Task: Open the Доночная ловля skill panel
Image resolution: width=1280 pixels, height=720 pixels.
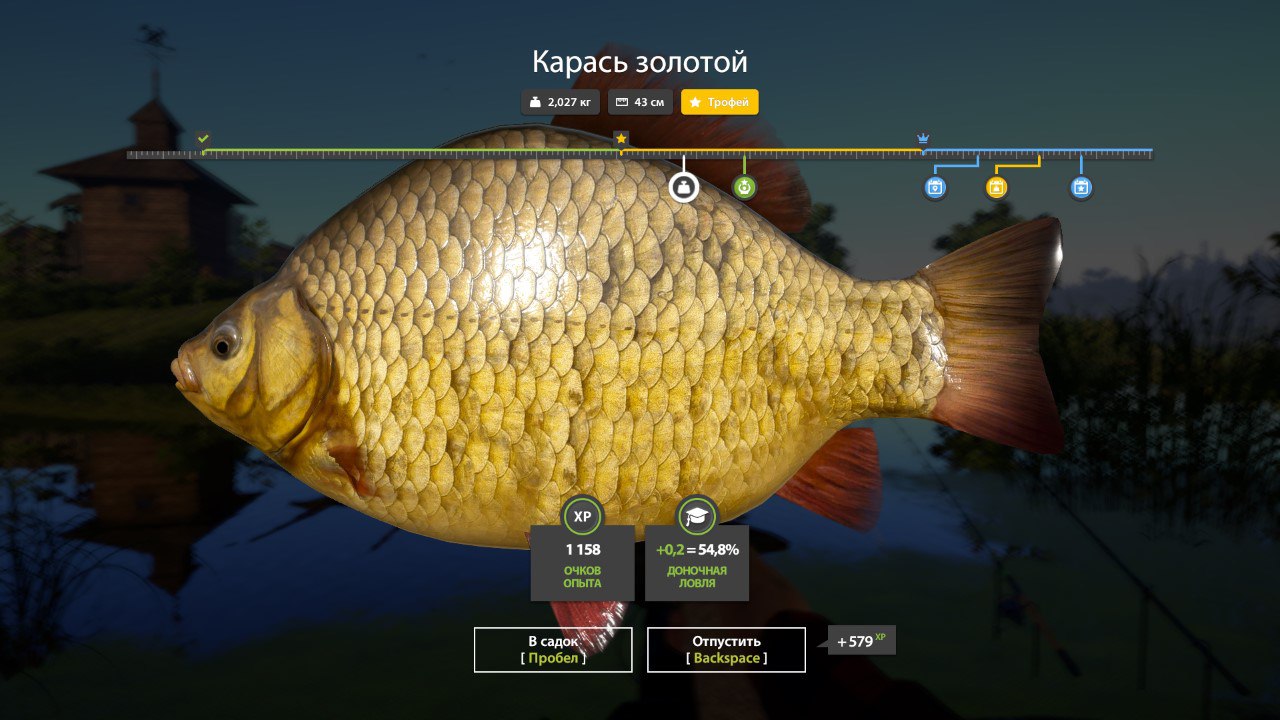Action: [x=697, y=560]
